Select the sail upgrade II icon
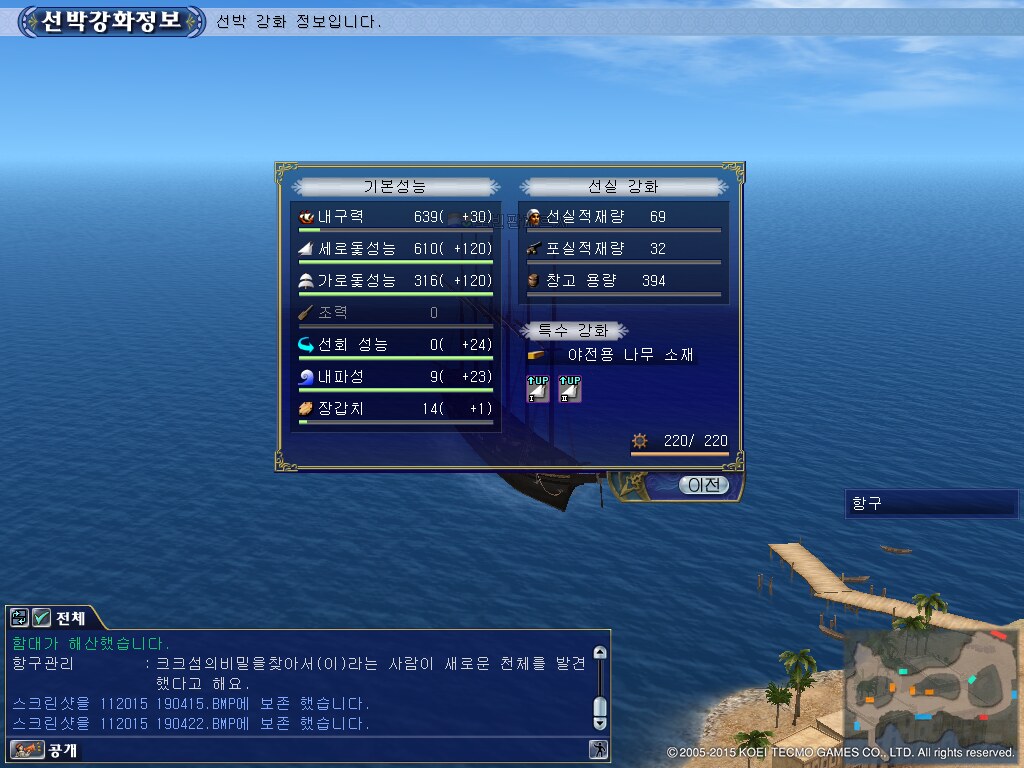The image size is (1024, 768). [570, 389]
